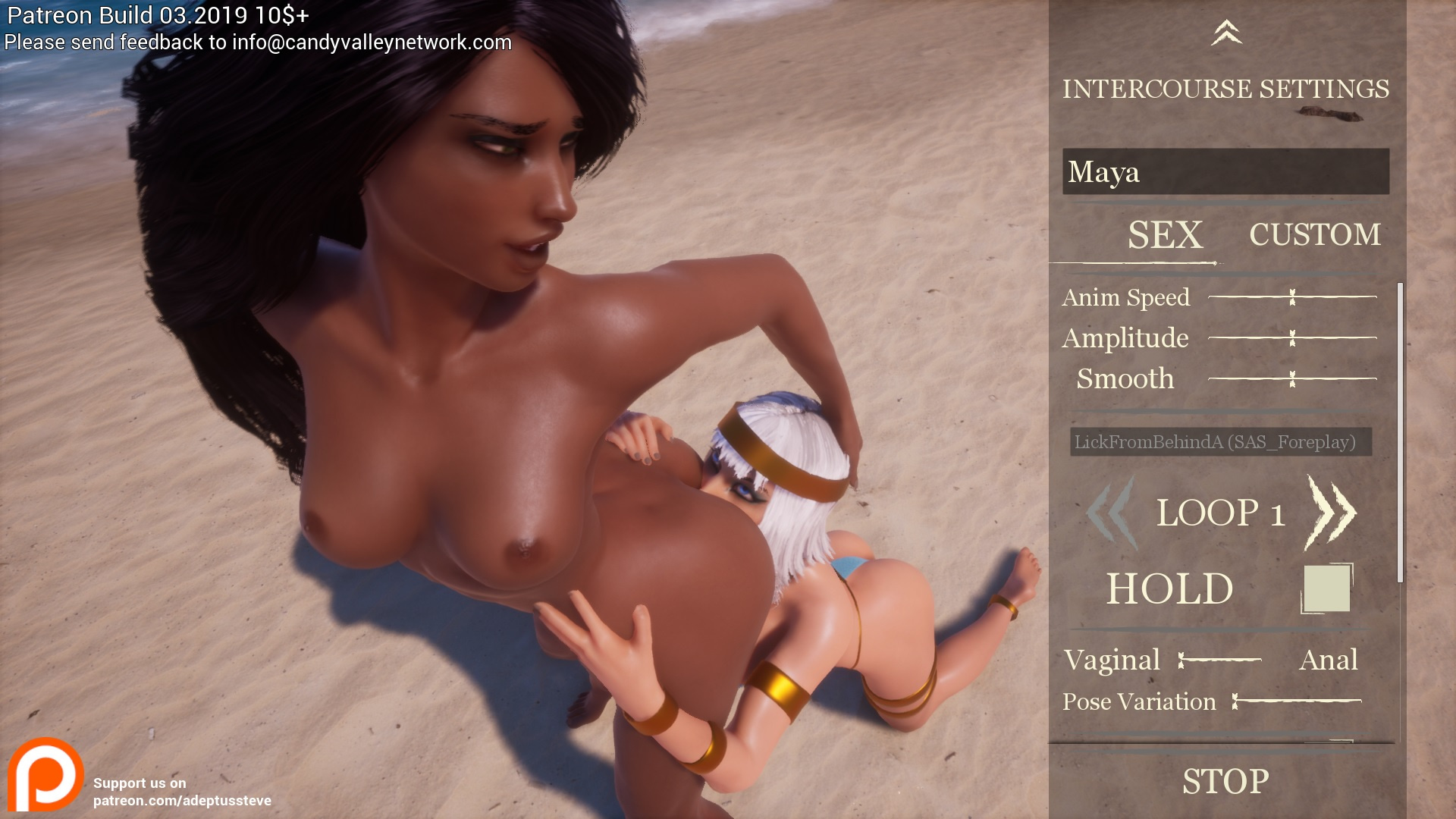
Task: Toggle the HOLD checkbox
Action: click(x=1326, y=588)
